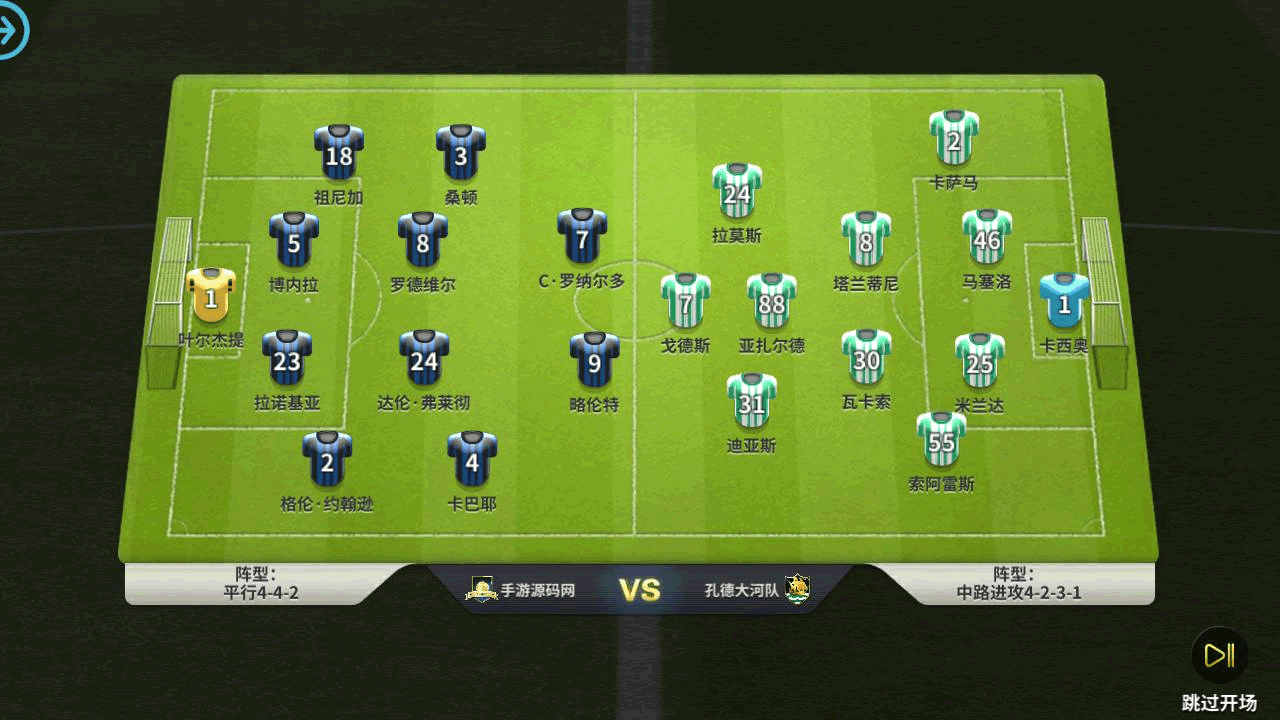Choose 迪亚斯's number 31 jersey
1280x720 pixels.
(752, 402)
